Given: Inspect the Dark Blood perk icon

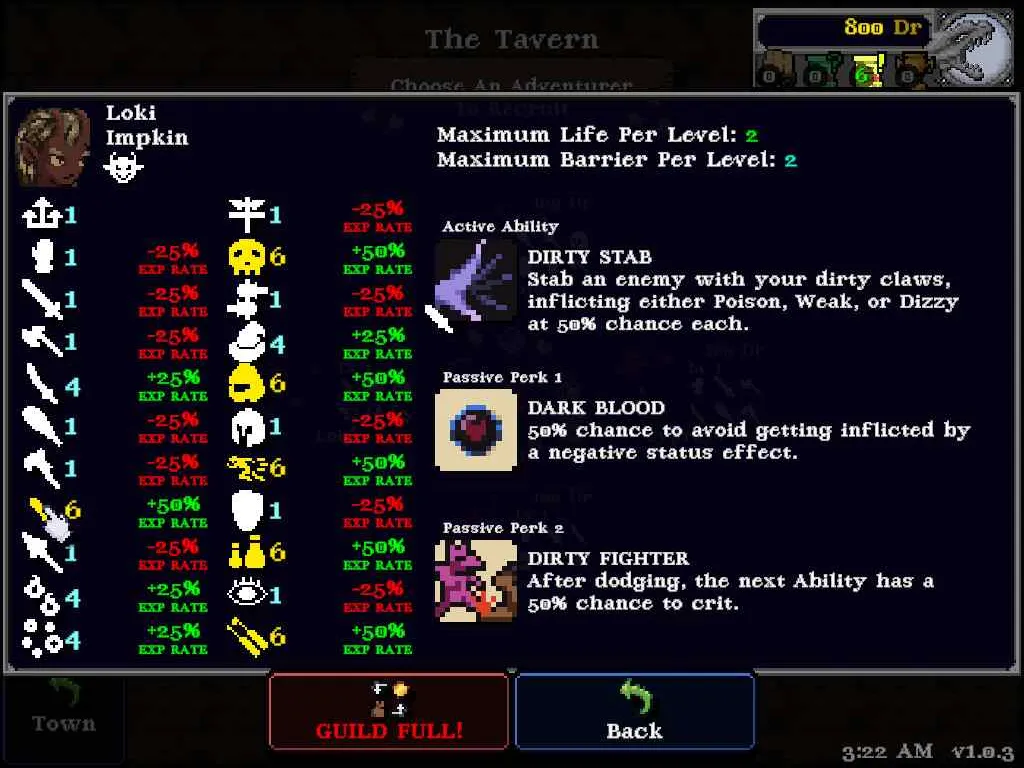Looking at the screenshot, I should click(476, 430).
